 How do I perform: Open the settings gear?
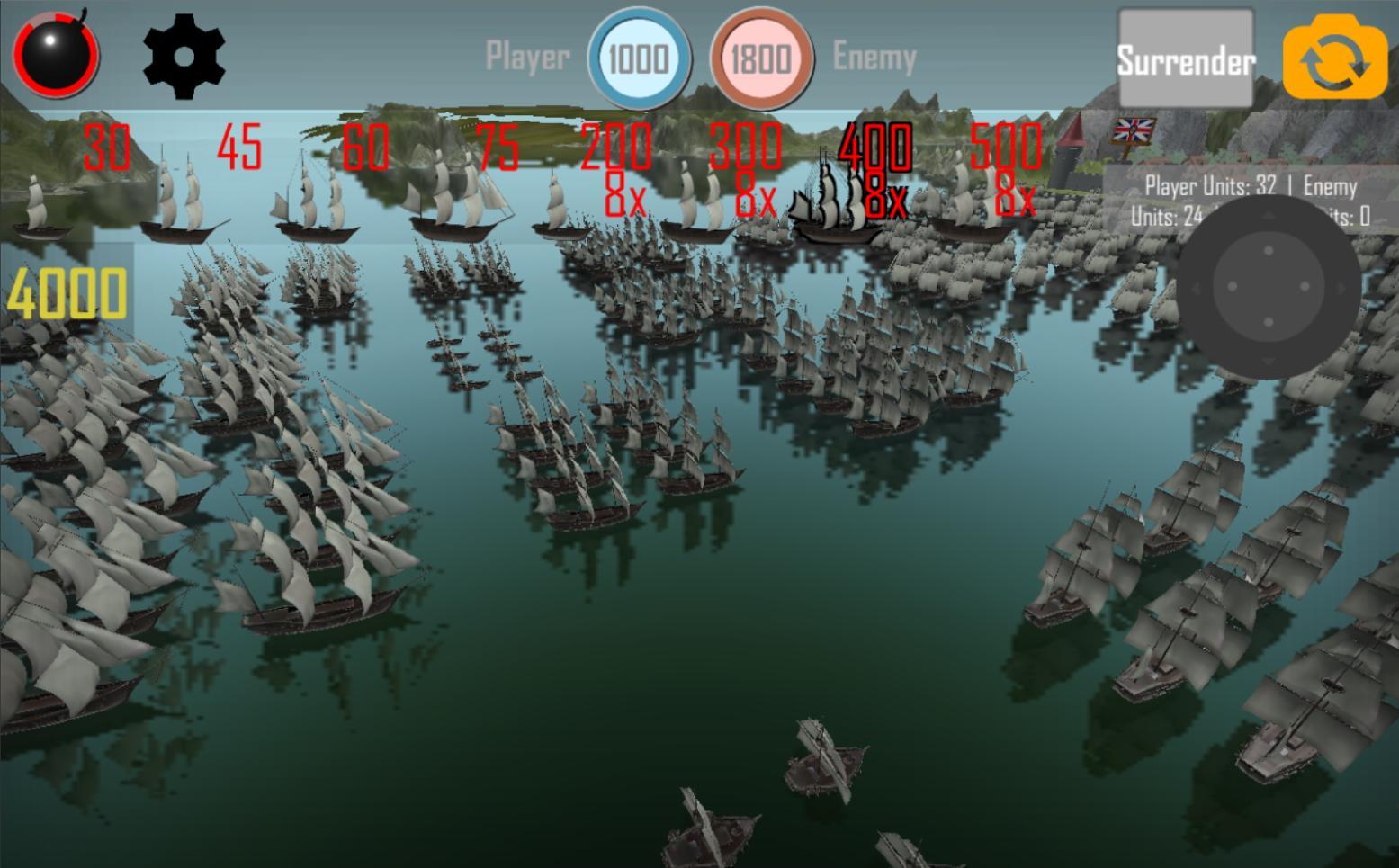(184, 56)
